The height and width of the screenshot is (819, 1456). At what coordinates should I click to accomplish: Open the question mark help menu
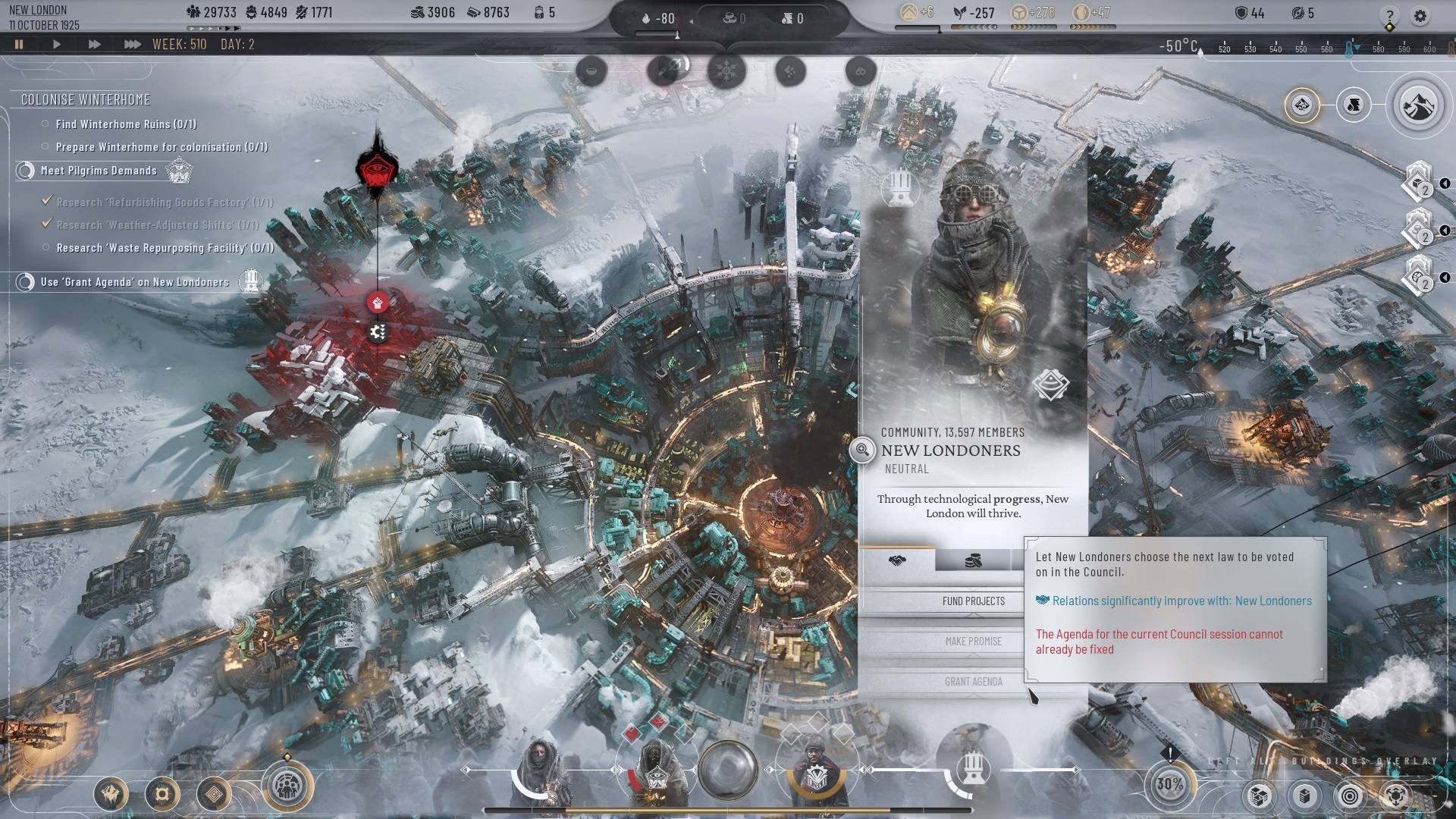pyautogui.click(x=1389, y=16)
